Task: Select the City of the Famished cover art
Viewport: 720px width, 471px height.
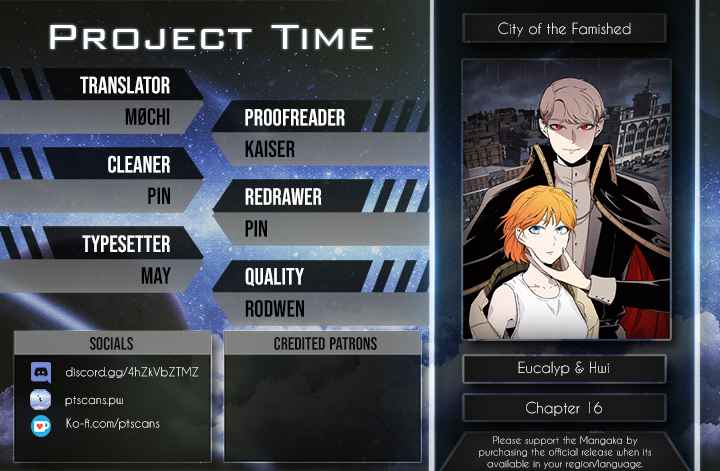Action: (x=565, y=199)
